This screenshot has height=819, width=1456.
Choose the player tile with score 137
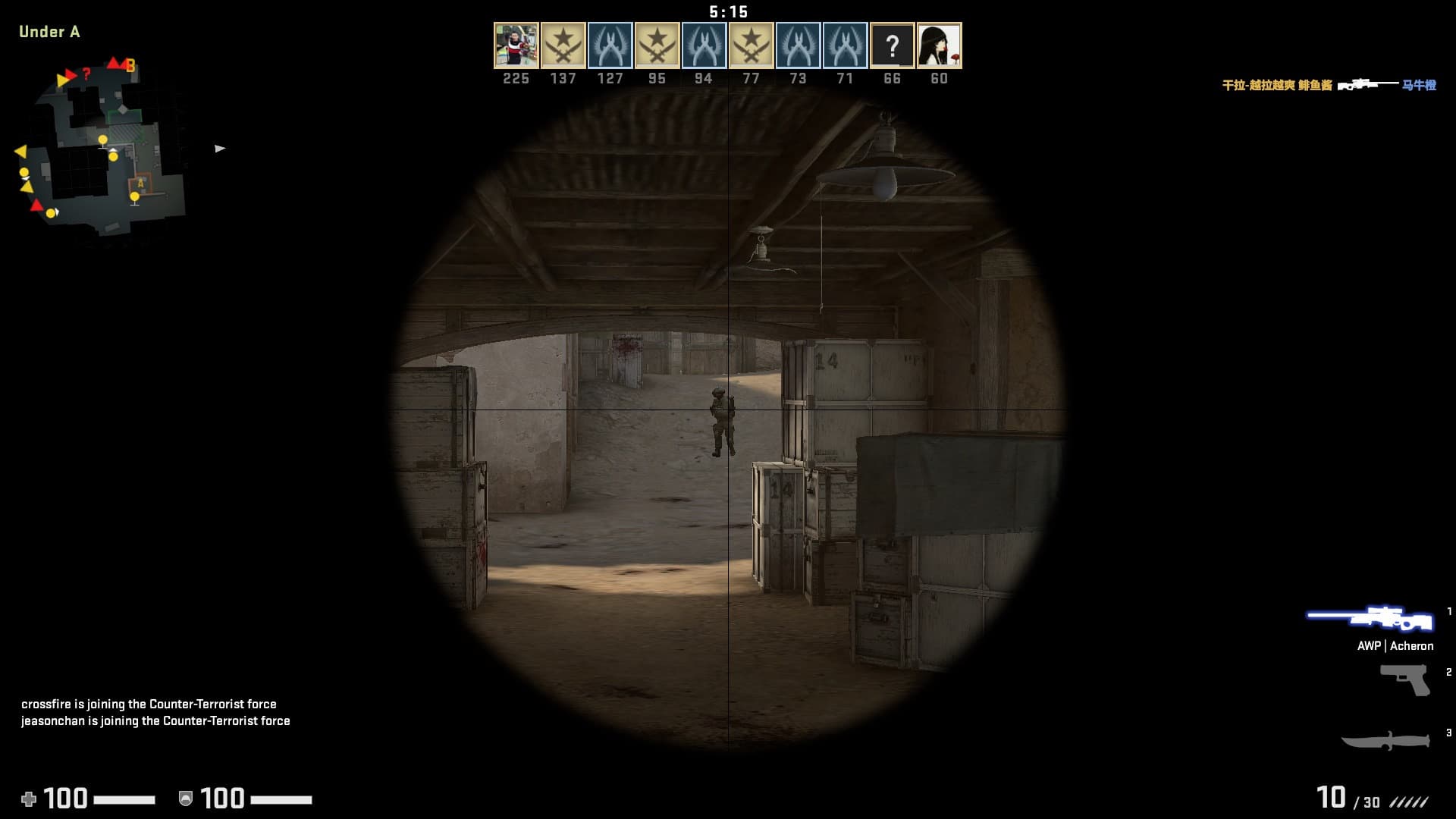coord(563,45)
